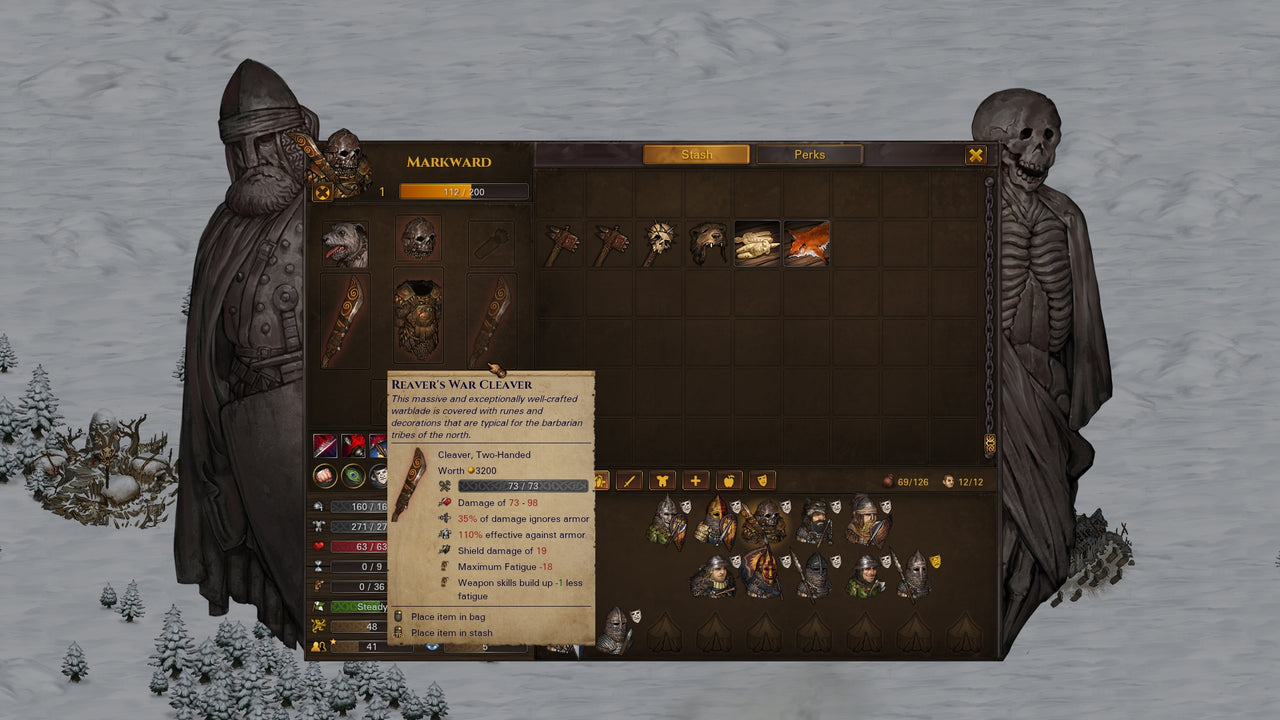Click the ammunition pouch counter icon
This screenshot has height=720, width=1280.
tap(889, 481)
